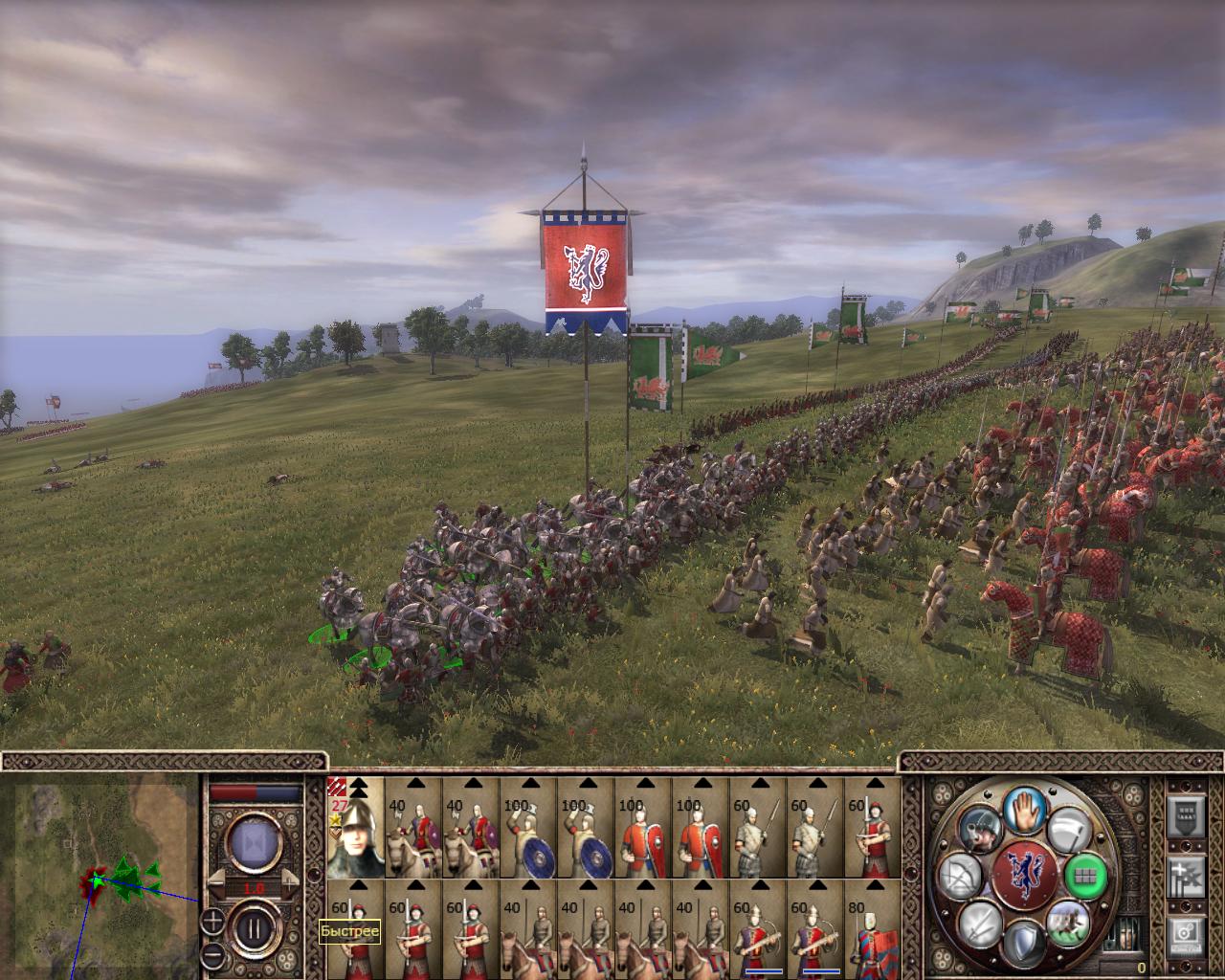Order a halt with the open hand button
The height and width of the screenshot is (980, 1225).
(1026, 812)
